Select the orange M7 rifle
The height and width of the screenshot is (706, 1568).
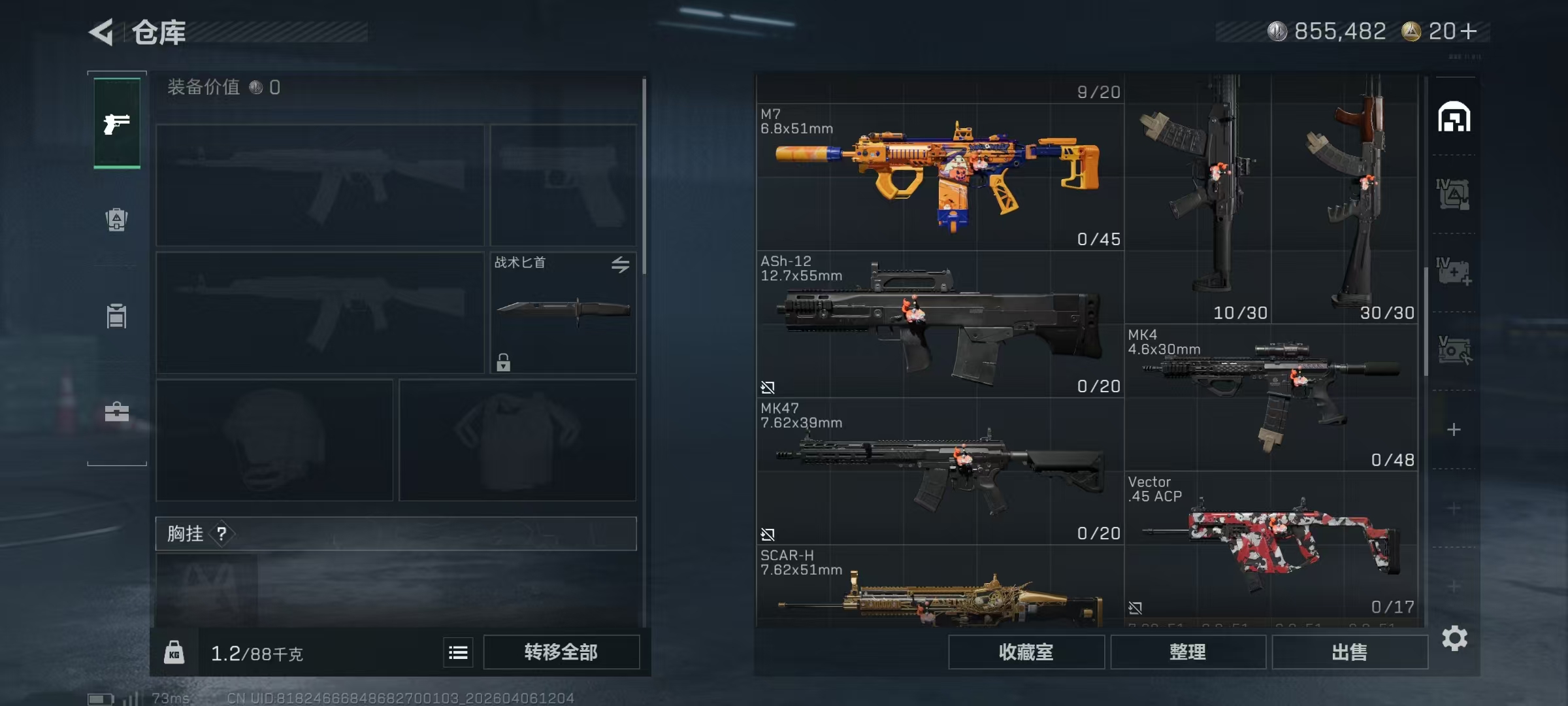click(939, 176)
